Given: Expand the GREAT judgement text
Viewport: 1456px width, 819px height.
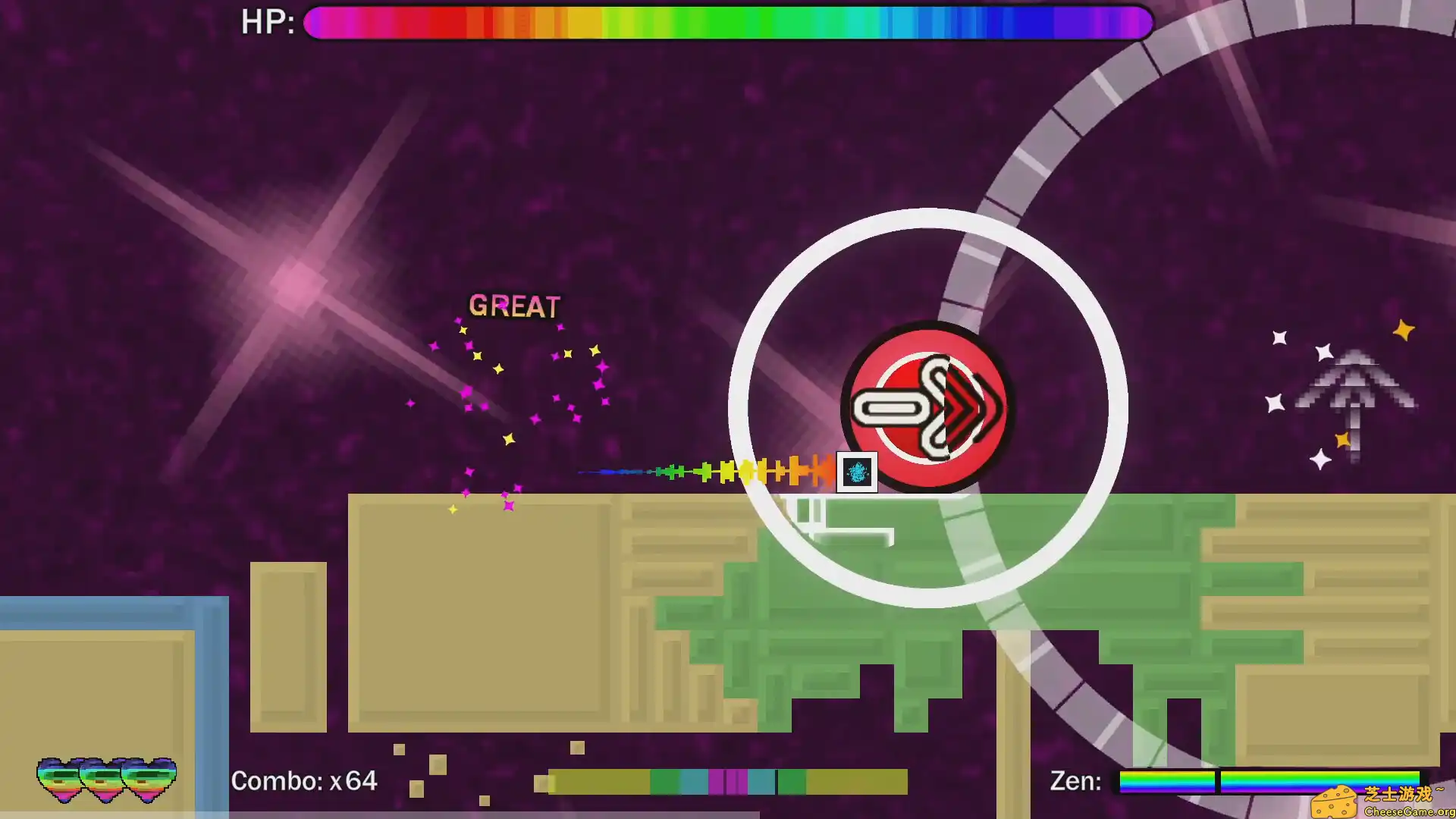Looking at the screenshot, I should (x=514, y=306).
